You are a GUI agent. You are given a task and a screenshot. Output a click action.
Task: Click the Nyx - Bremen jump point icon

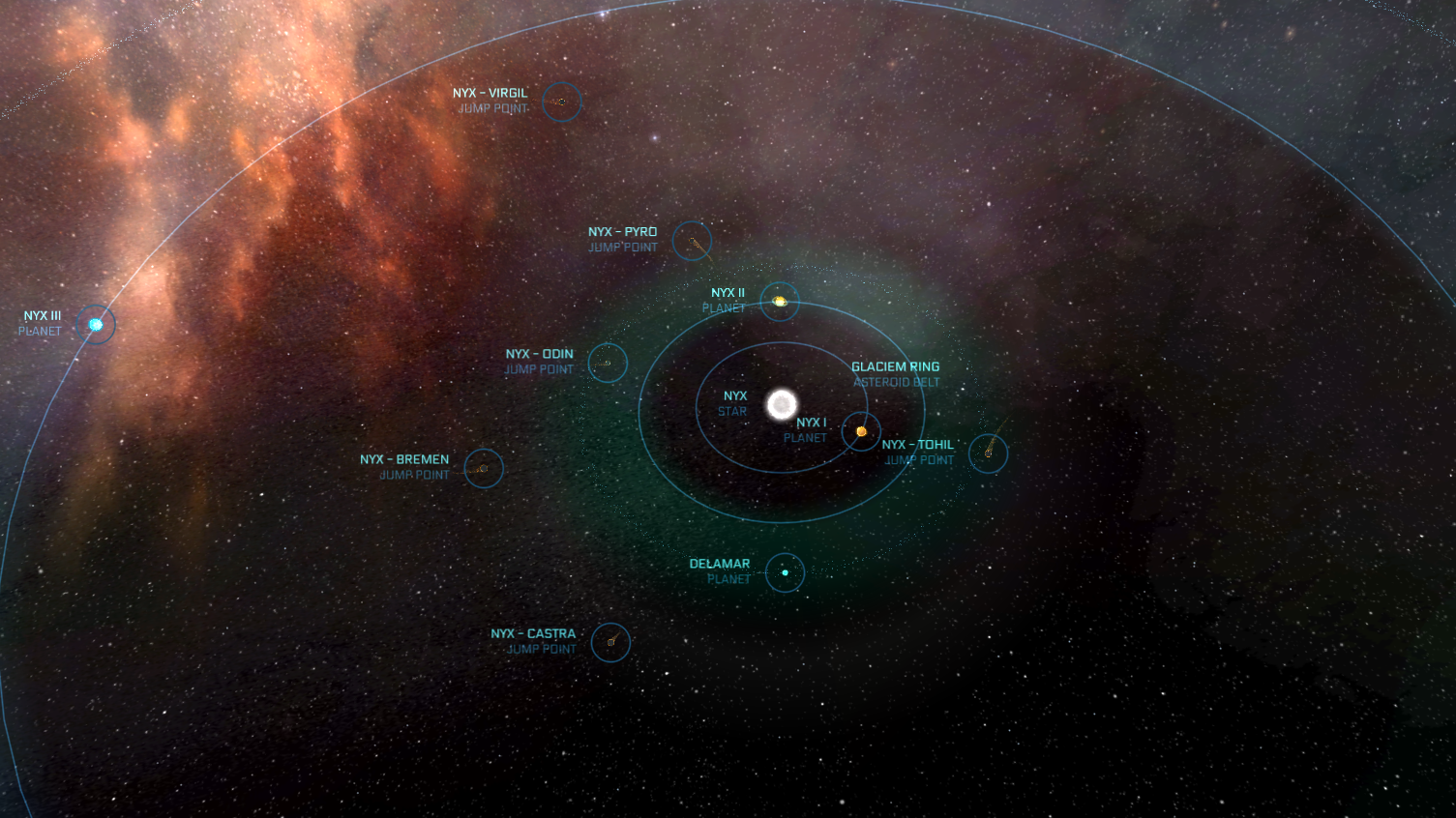pyautogui.click(x=482, y=468)
